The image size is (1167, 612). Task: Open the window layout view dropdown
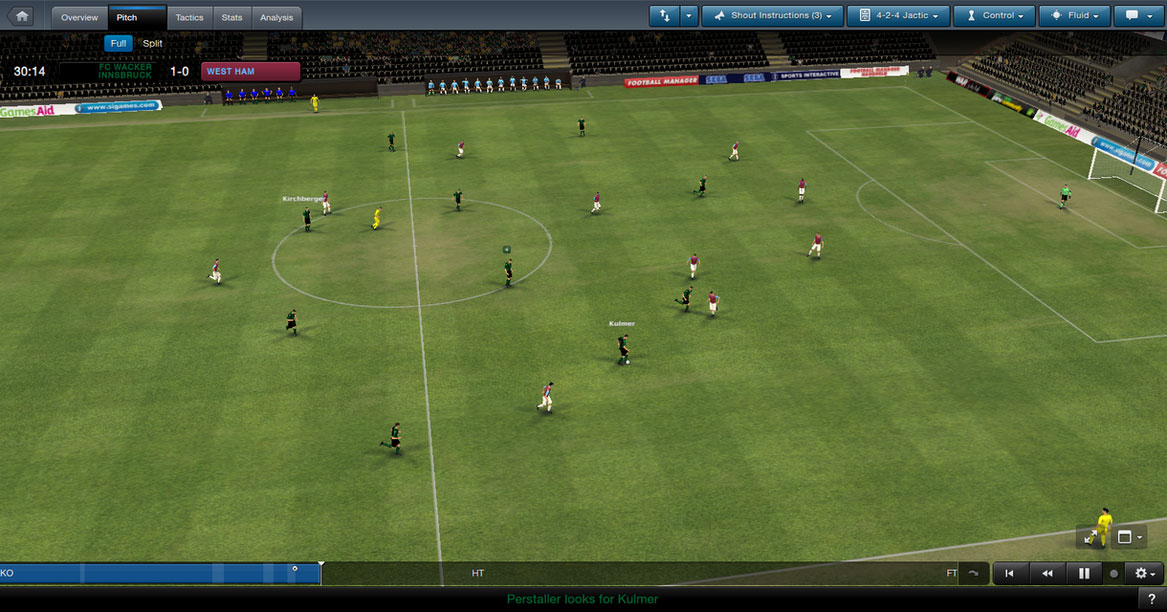coord(1129,537)
